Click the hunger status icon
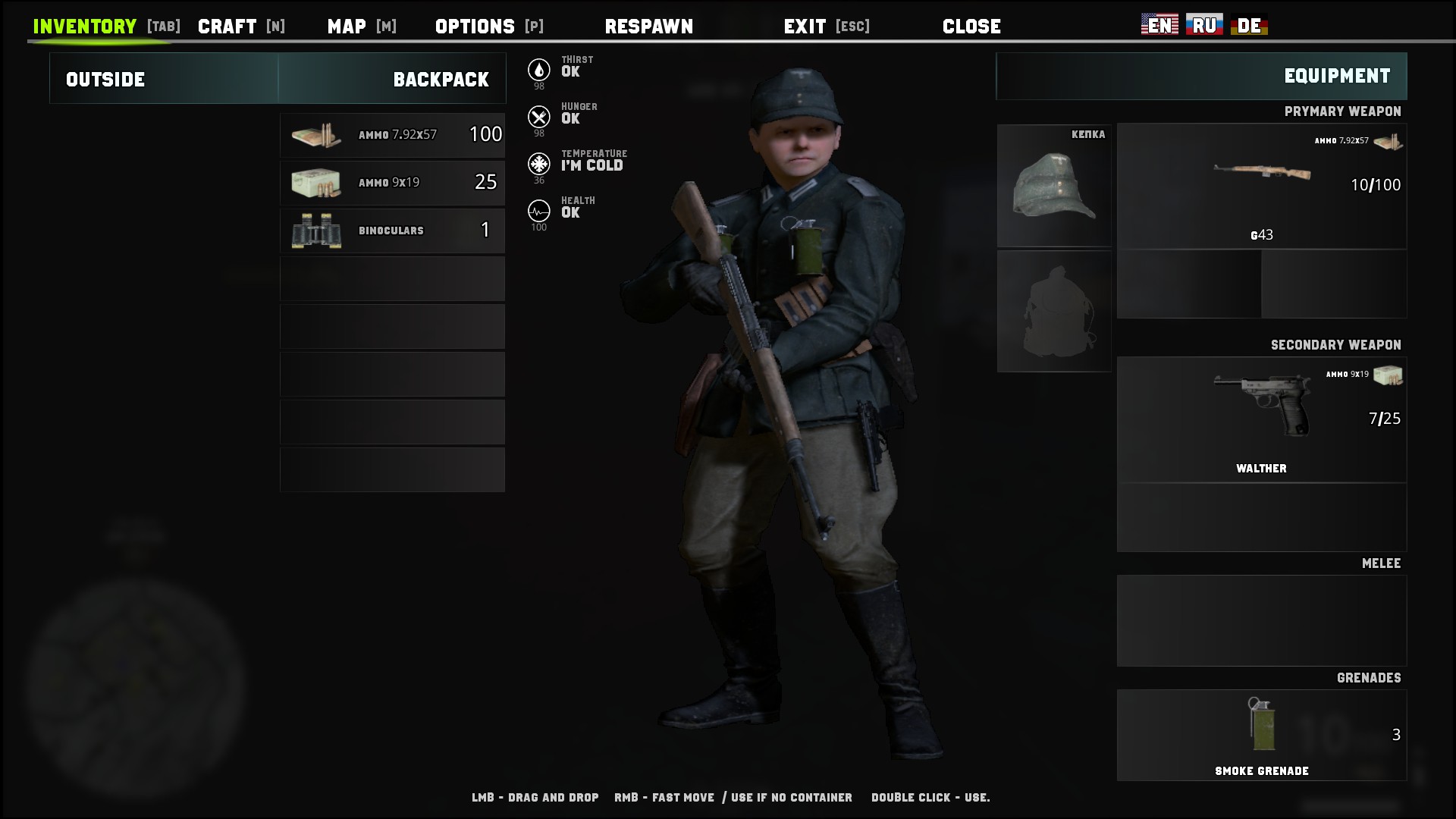Screen dimensions: 1456x819 tap(539, 115)
